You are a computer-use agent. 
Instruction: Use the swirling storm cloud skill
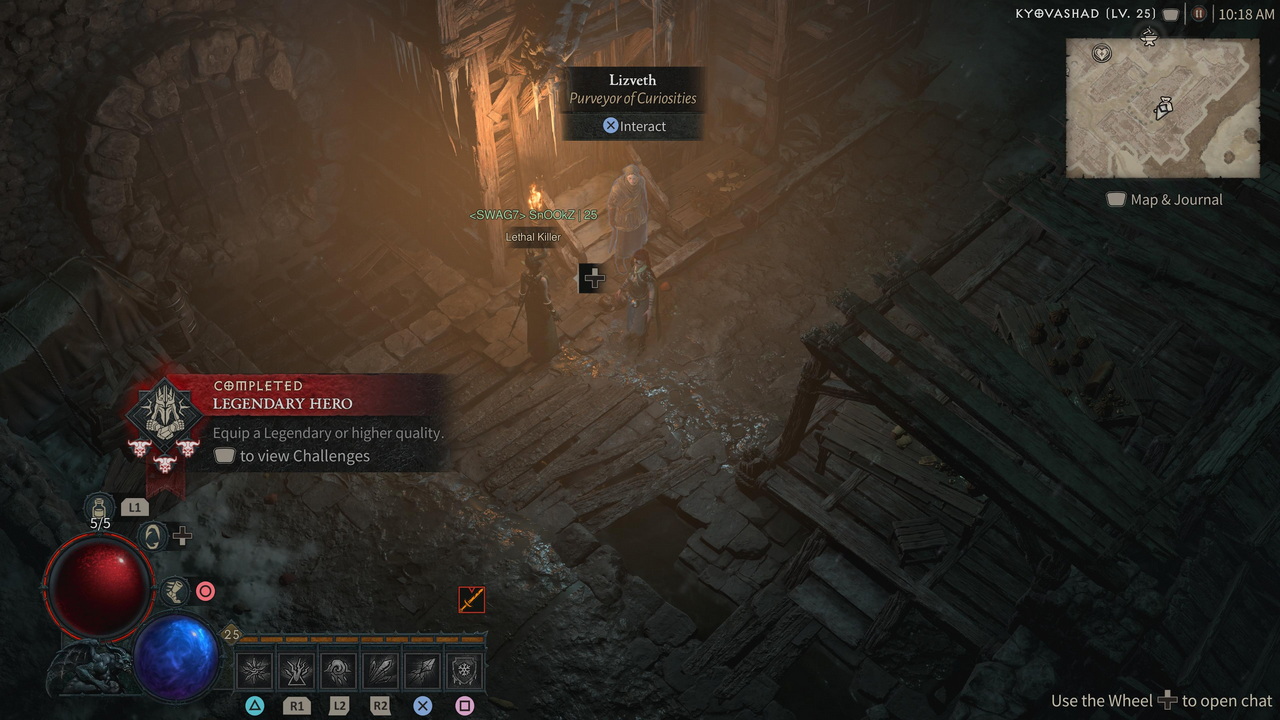click(339, 670)
